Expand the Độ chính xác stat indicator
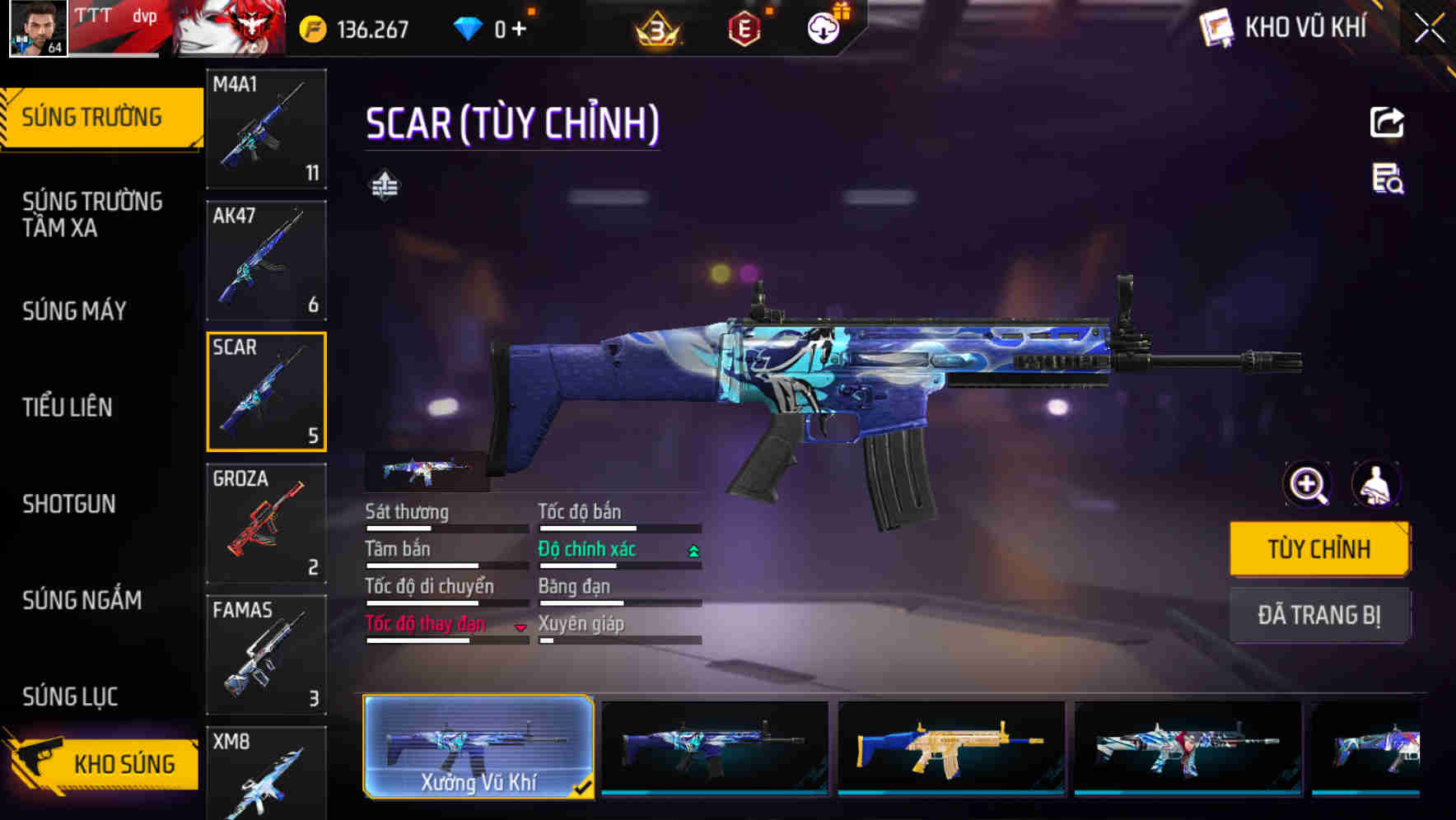Screen dimensions: 1456x820 pos(692,549)
